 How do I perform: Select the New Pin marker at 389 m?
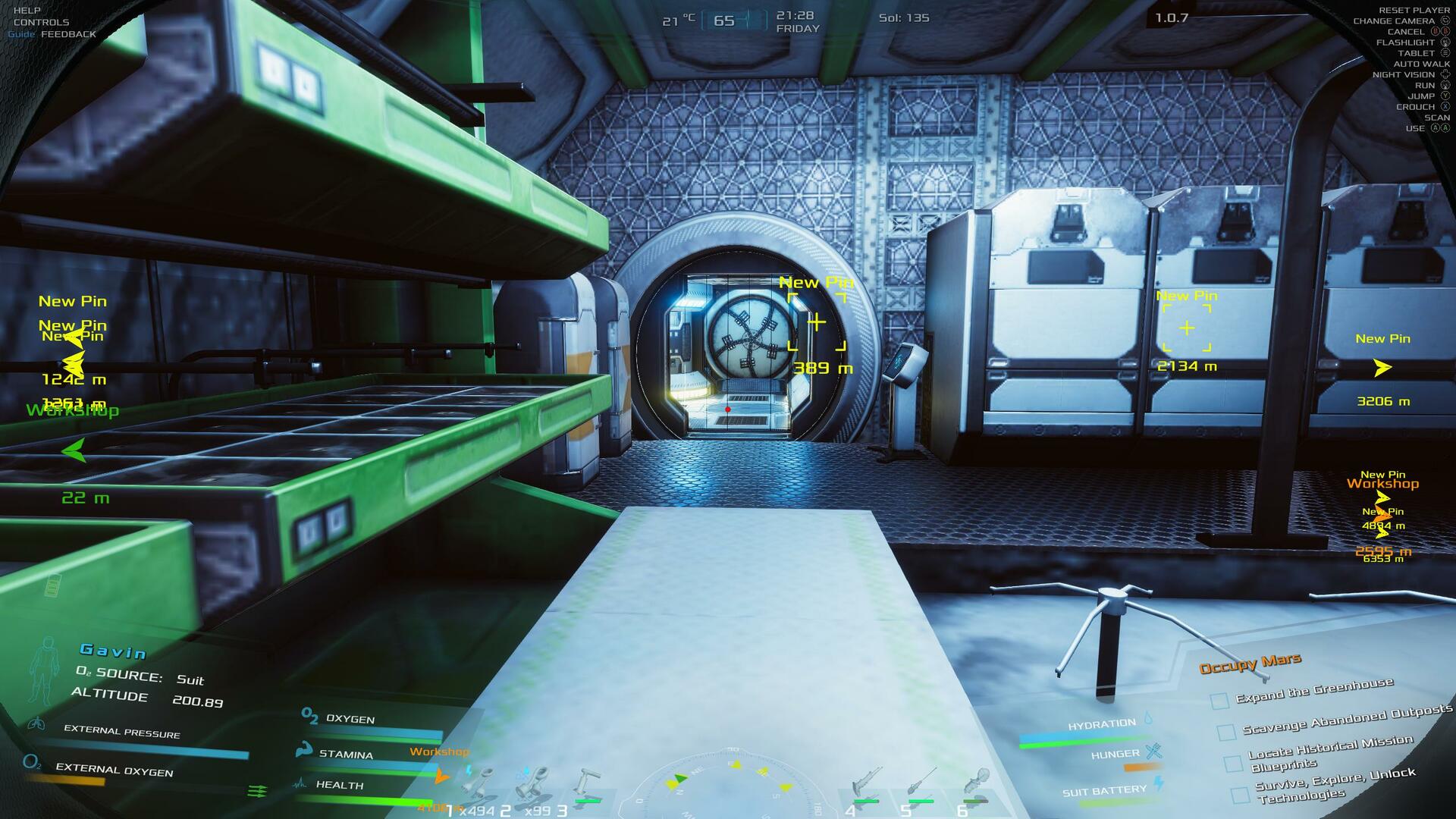[817, 323]
